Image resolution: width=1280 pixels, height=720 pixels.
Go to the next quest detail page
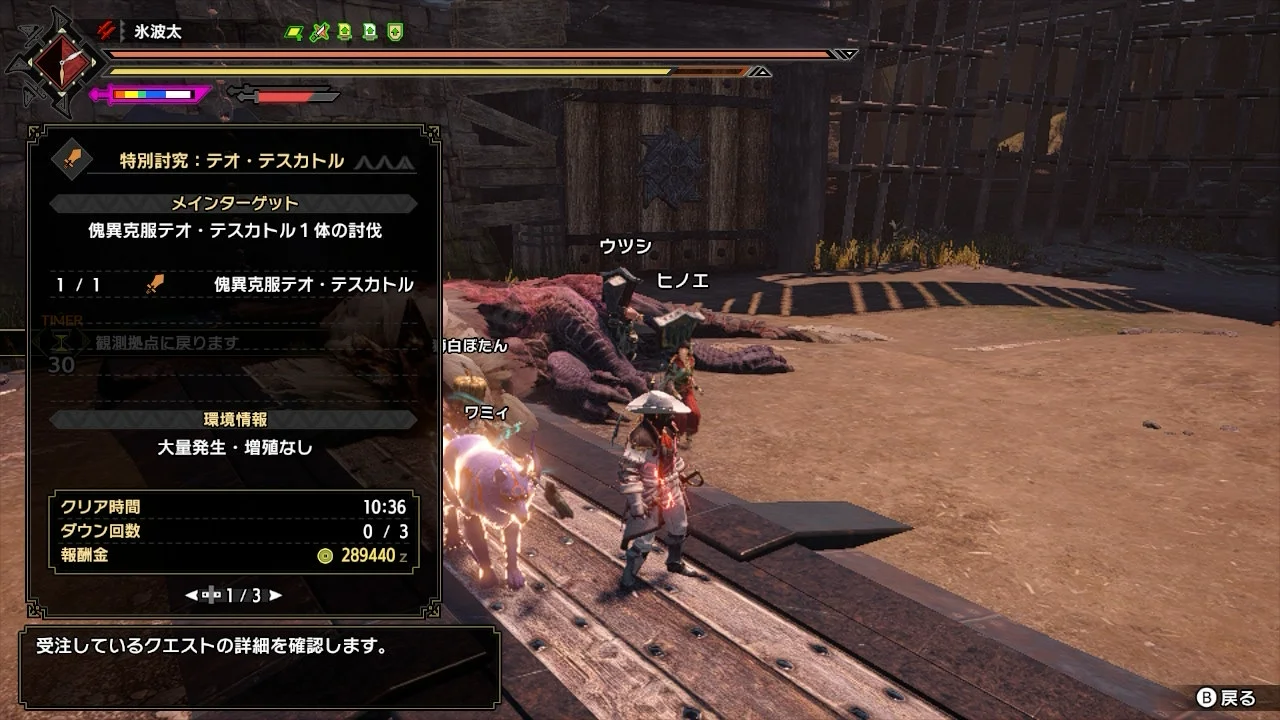(x=275, y=595)
